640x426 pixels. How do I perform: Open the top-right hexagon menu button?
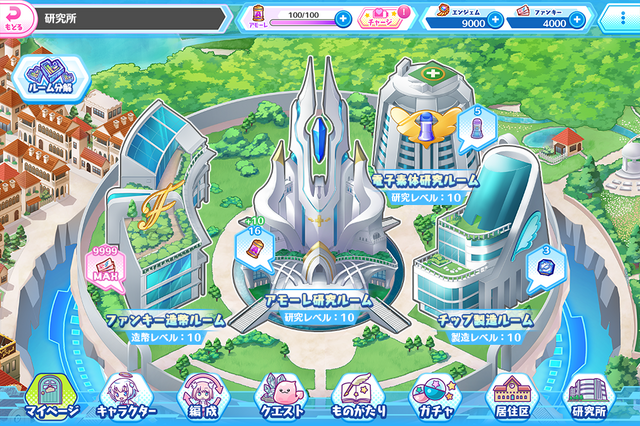pos(620,17)
